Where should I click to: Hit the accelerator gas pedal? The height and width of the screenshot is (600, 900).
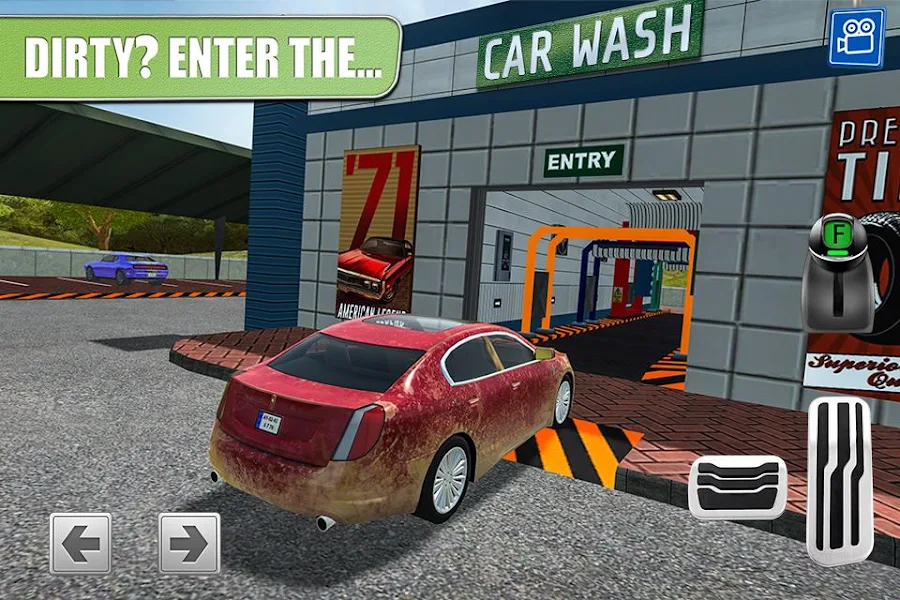coord(839,481)
